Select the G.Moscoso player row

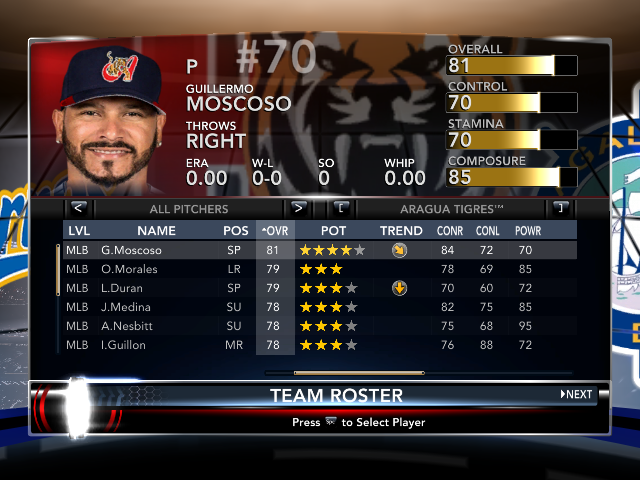pos(131,250)
